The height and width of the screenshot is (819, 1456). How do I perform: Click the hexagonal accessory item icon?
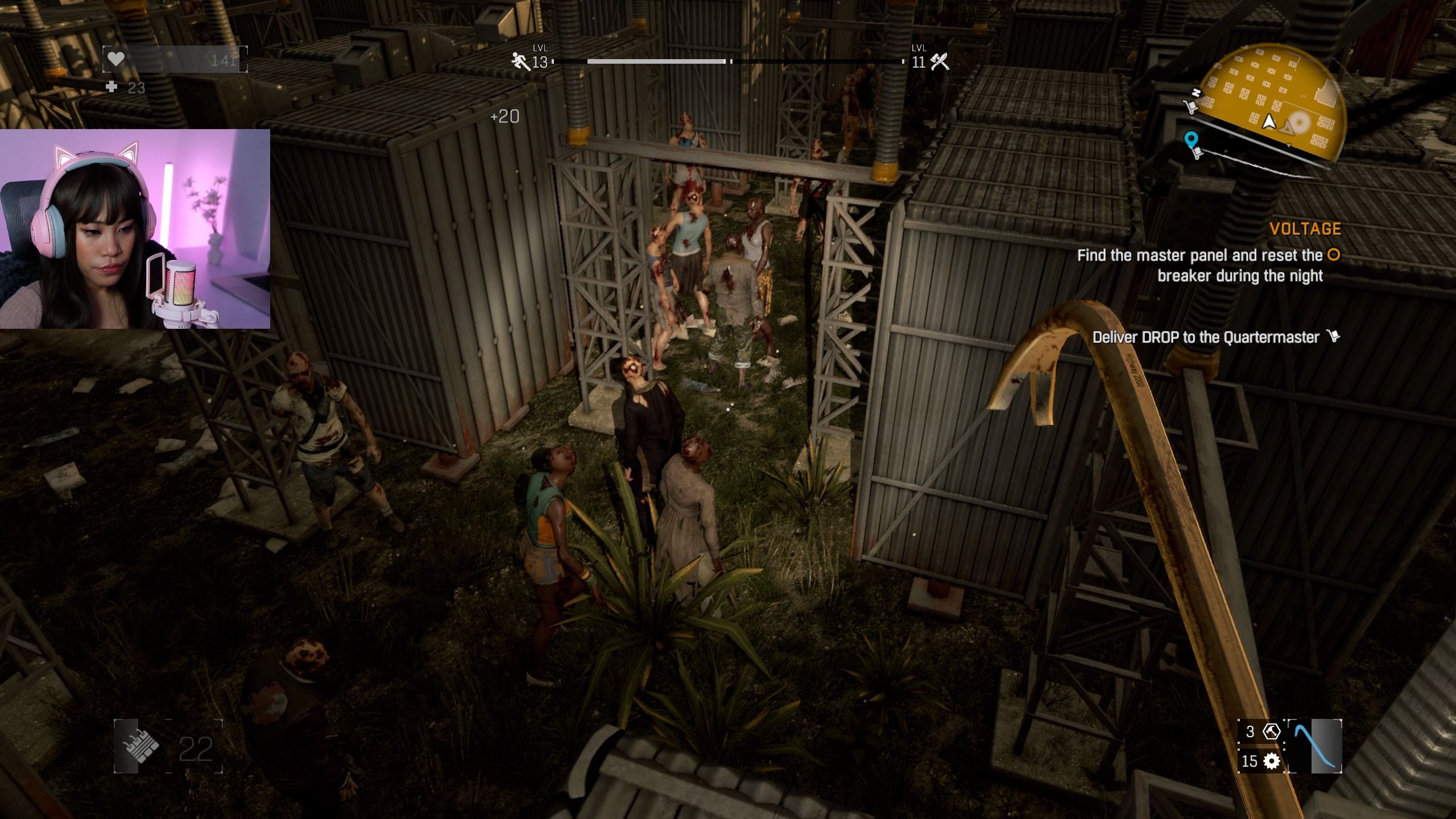tap(1271, 731)
